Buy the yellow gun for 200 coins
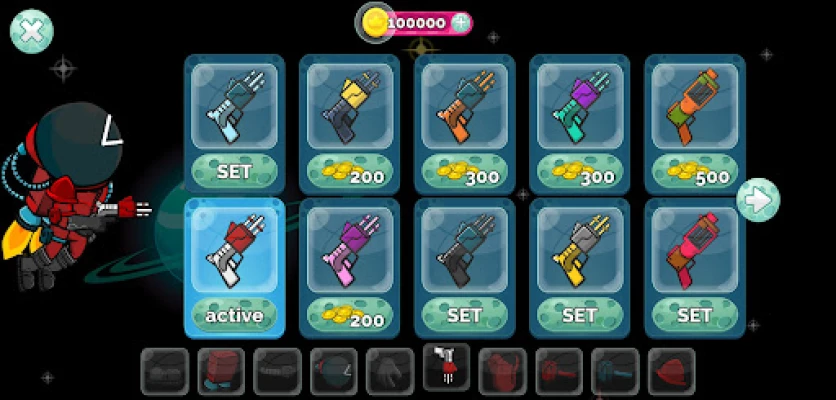The width and height of the screenshot is (836, 400). [x=349, y=172]
